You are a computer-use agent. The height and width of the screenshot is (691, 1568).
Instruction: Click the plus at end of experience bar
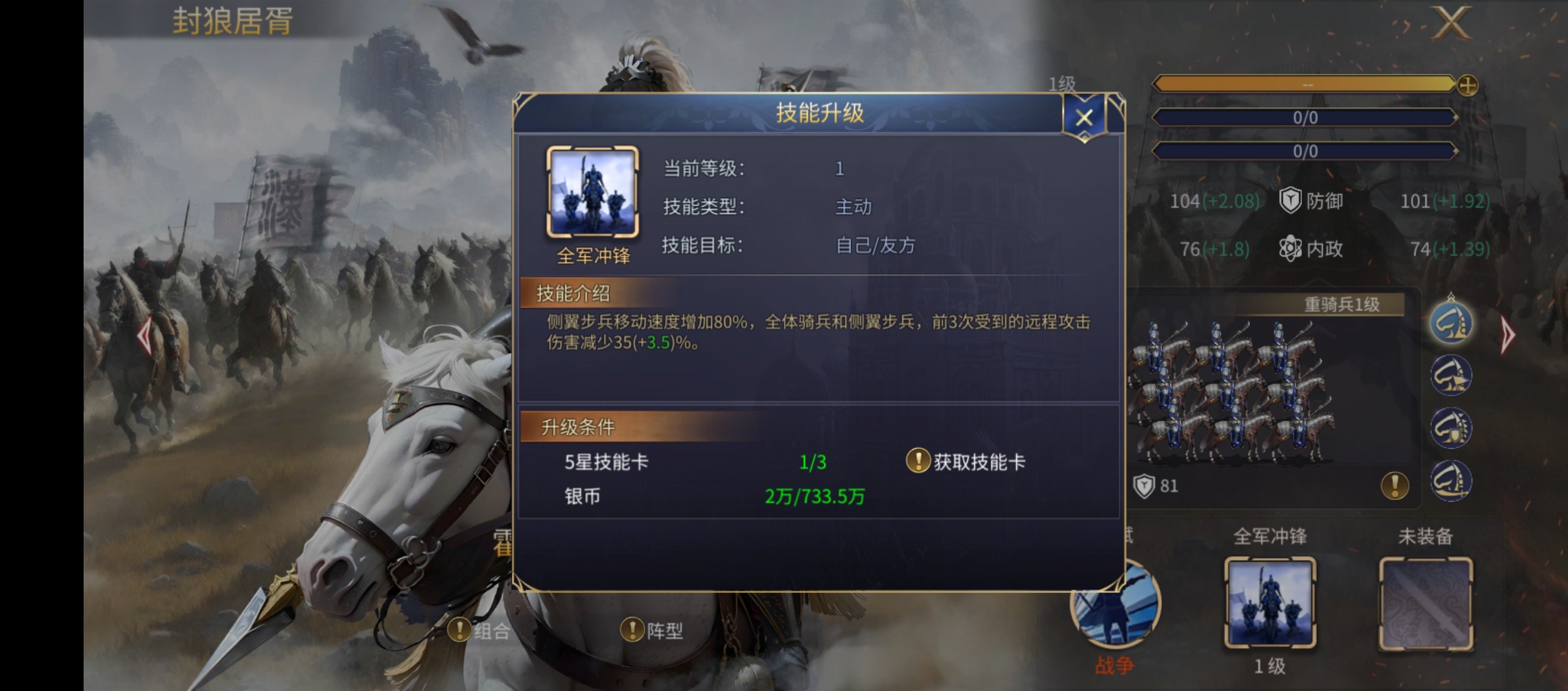1469,86
